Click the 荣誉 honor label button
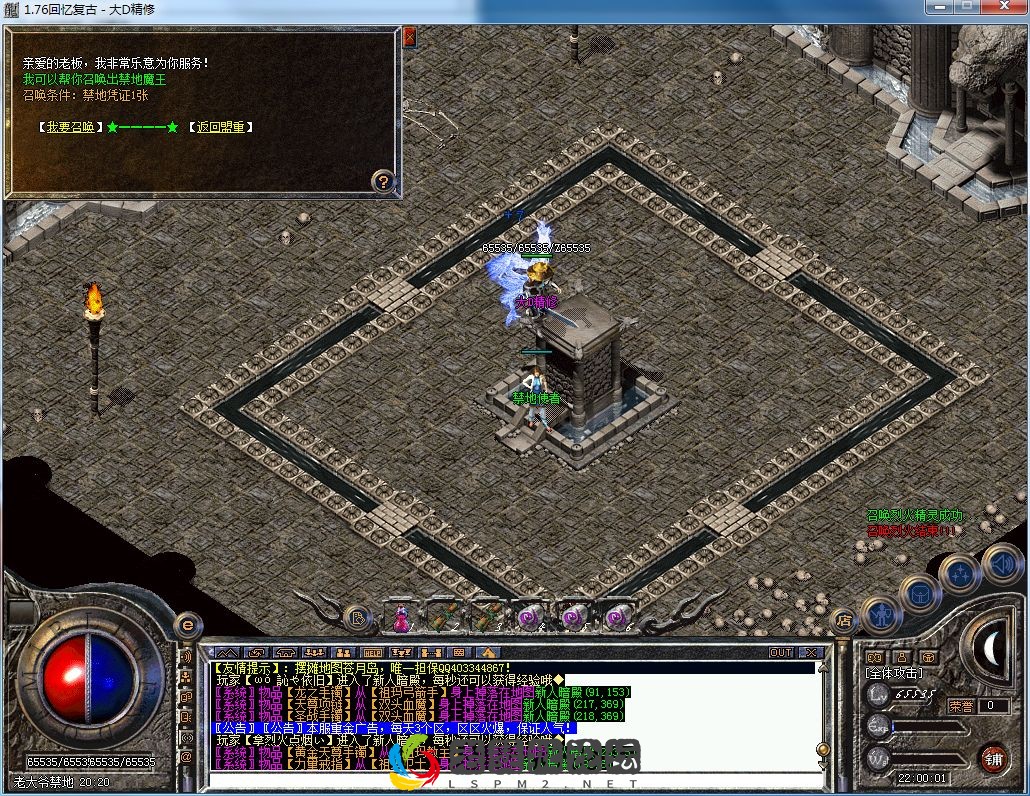1030x796 pixels. 961,705
